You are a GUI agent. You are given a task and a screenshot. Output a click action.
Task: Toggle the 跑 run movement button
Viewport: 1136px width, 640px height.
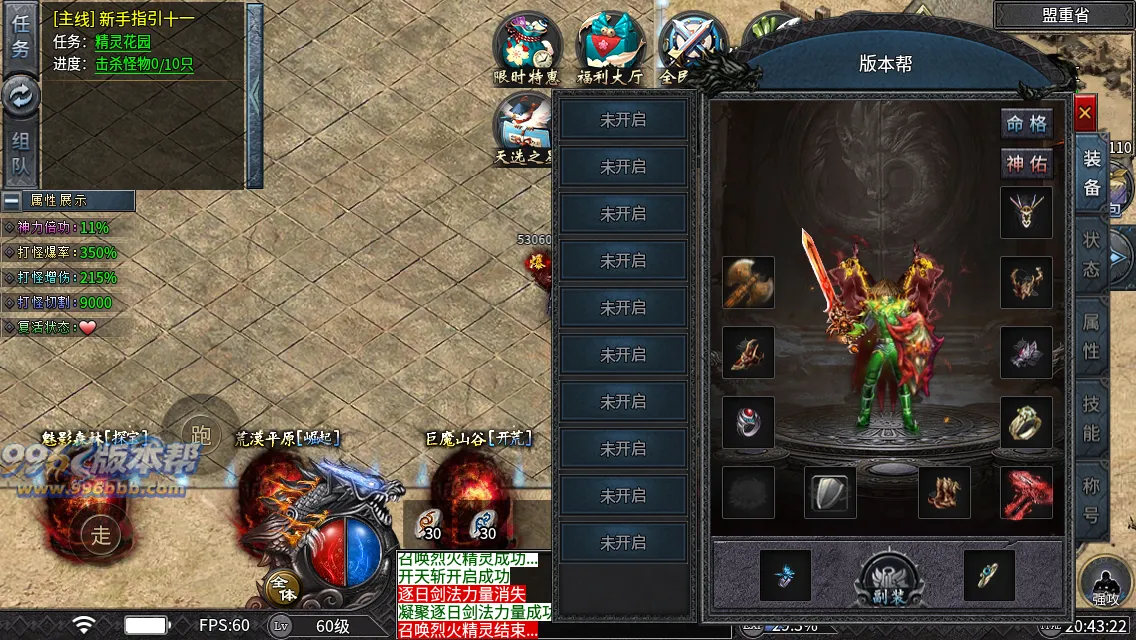tap(201, 434)
